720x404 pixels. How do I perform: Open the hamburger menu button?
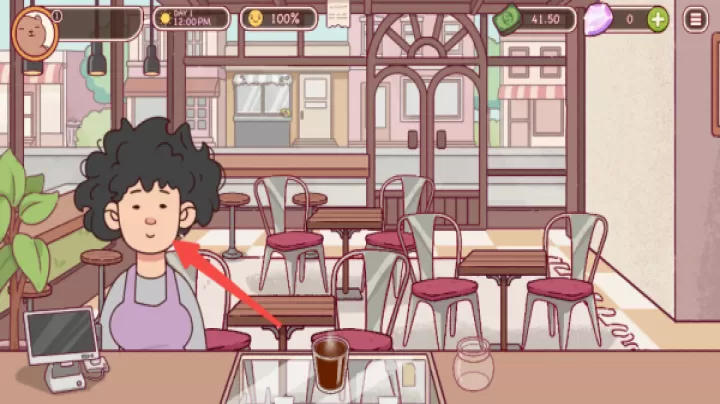click(x=694, y=18)
